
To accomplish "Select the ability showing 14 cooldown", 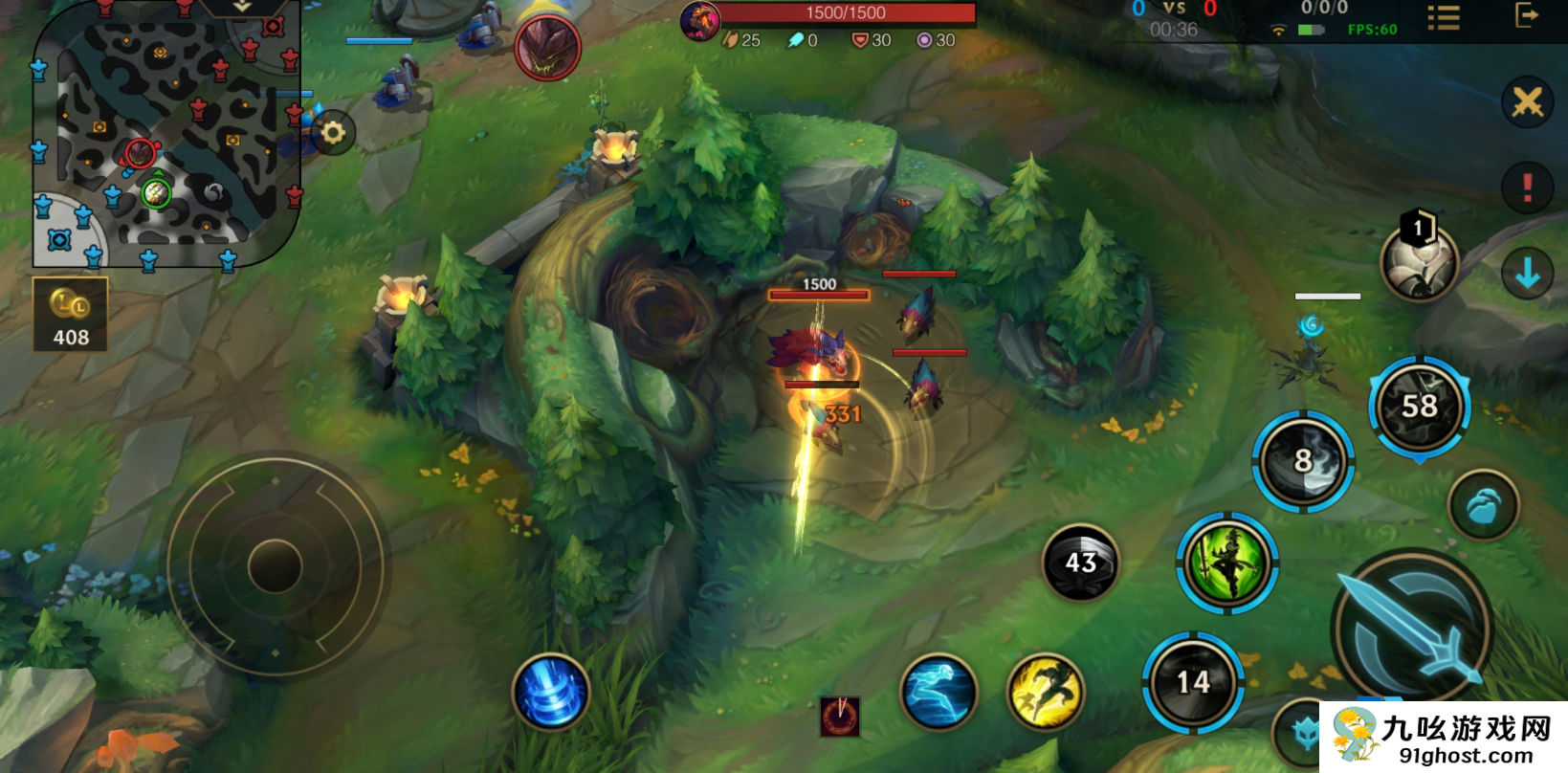I will (x=1193, y=682).
